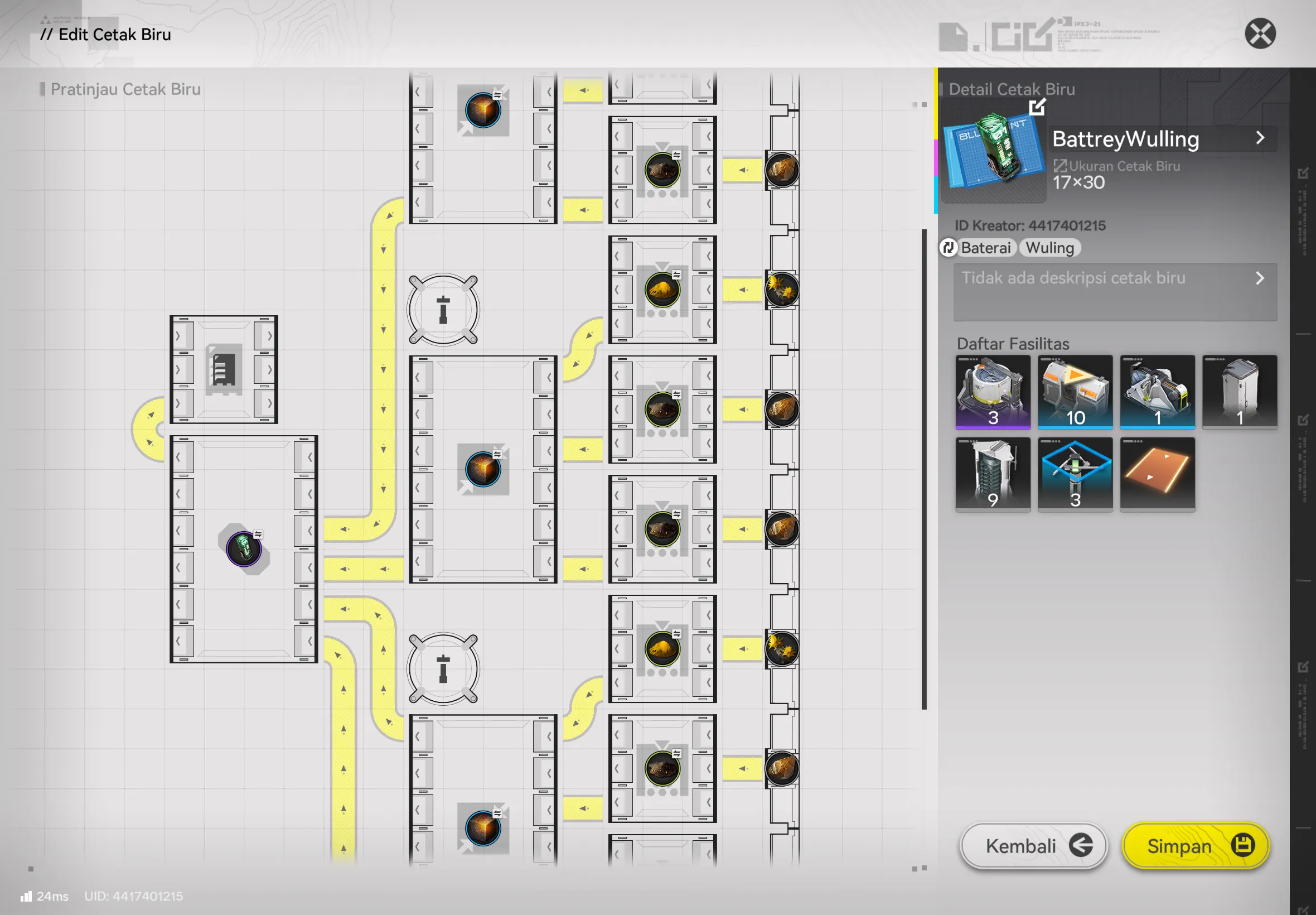Viewport: 1316px width, 915px height.
Task: Select the blue-framed facility with count 3
Action: pyautogui.click(x=1075, y=474)
